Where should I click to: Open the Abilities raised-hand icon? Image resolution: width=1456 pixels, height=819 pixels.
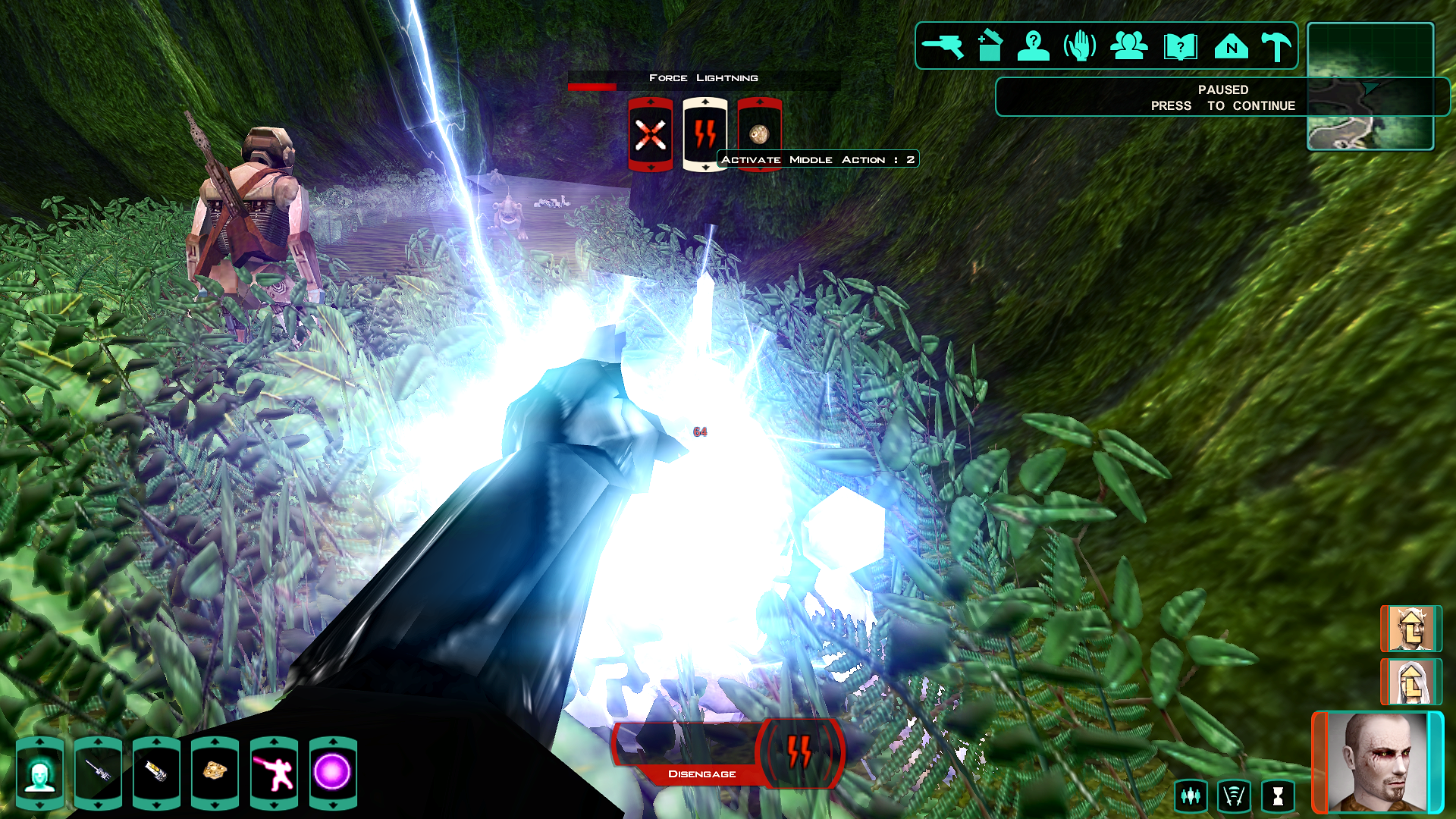[1081, 46]
